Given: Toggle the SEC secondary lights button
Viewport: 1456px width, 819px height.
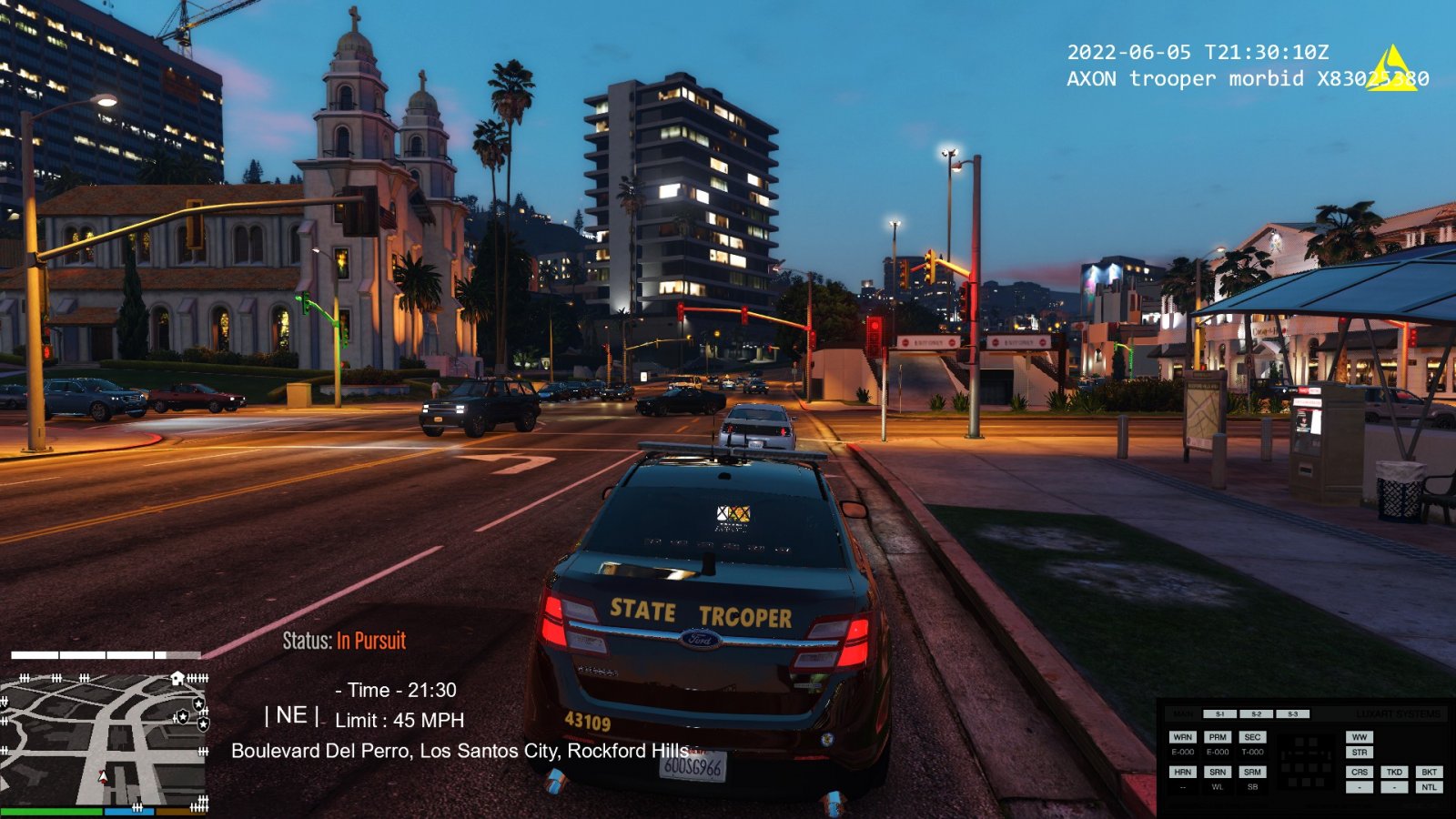Looking at the screenshot, I should pyautogui.click(x=1252, y=737).
